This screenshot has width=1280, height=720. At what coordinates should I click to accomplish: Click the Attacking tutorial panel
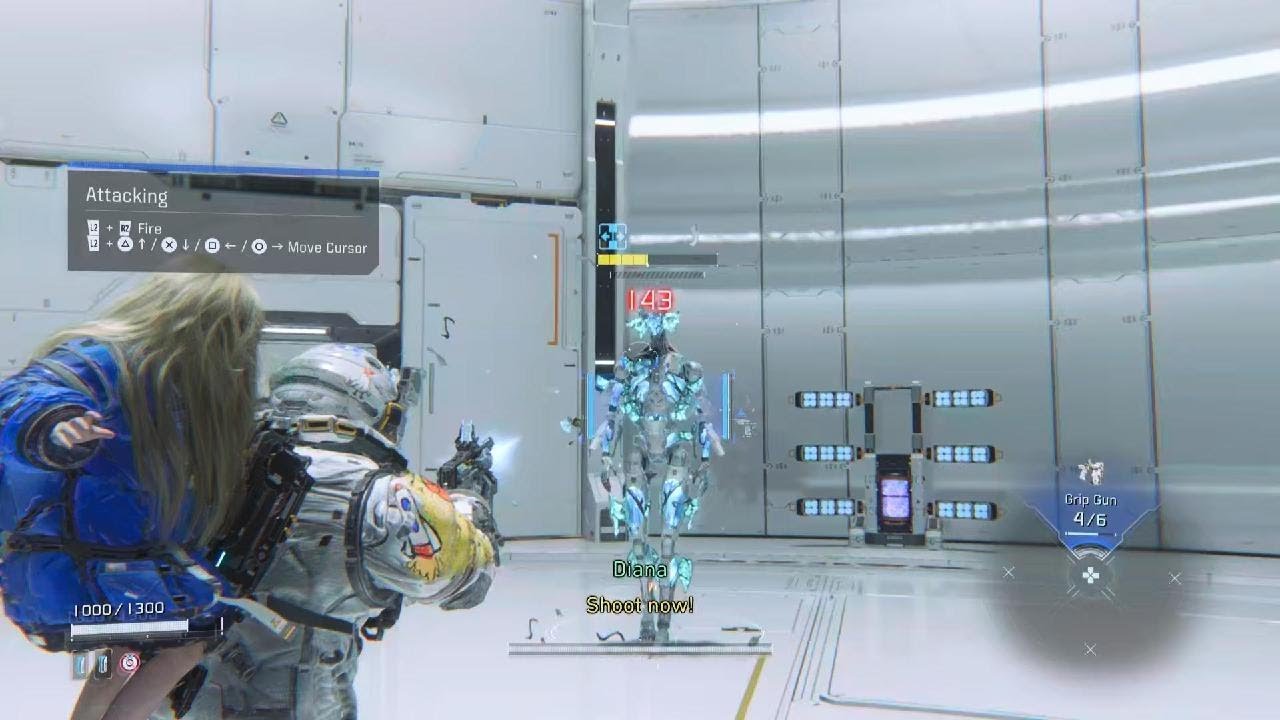[223, 222]
